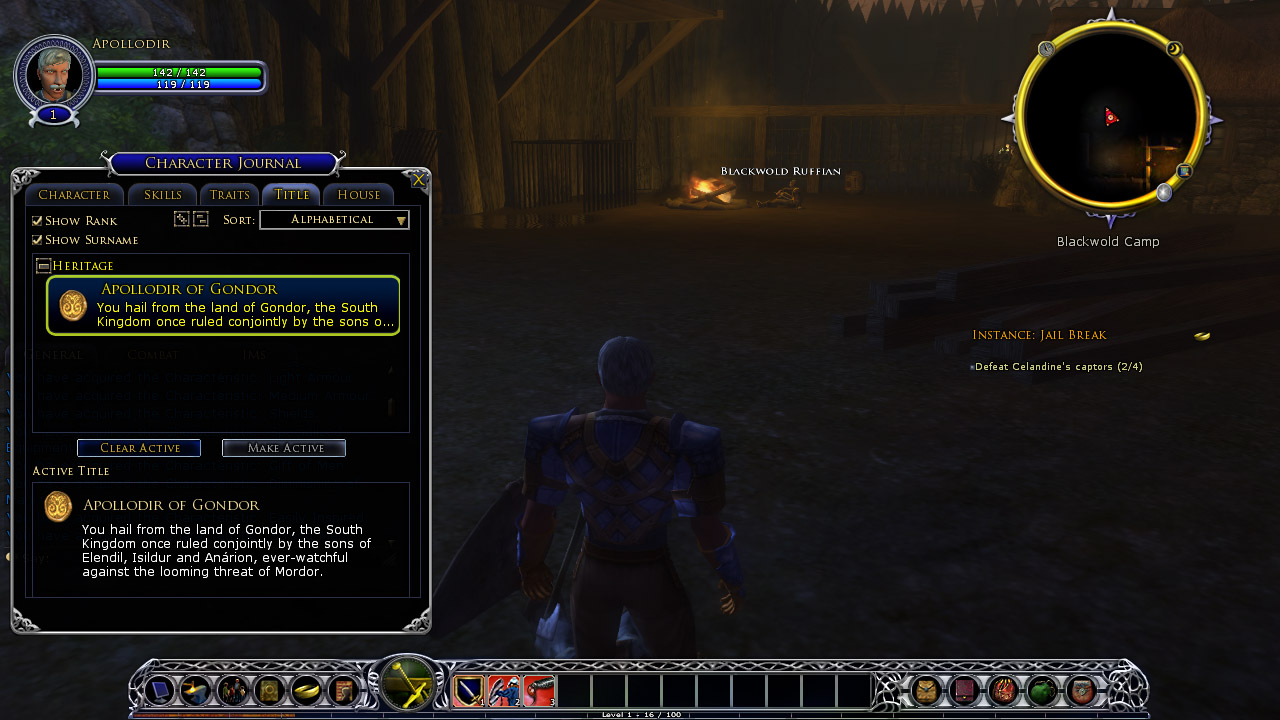Open the Jail Break instance quest tracker
1280x720 pixels.
[x=1039, y=335]
